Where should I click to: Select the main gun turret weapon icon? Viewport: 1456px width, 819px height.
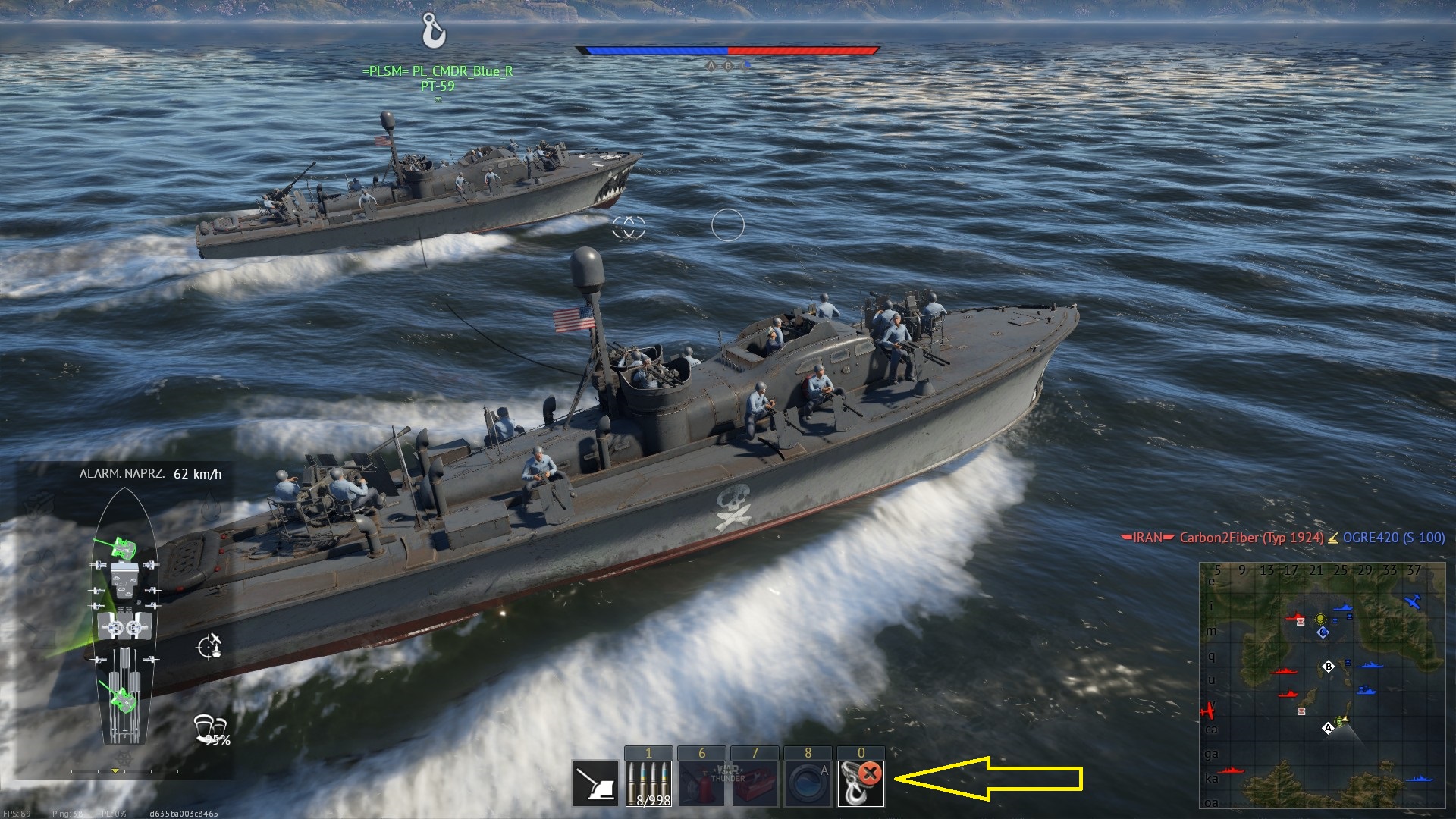(595, 783)
